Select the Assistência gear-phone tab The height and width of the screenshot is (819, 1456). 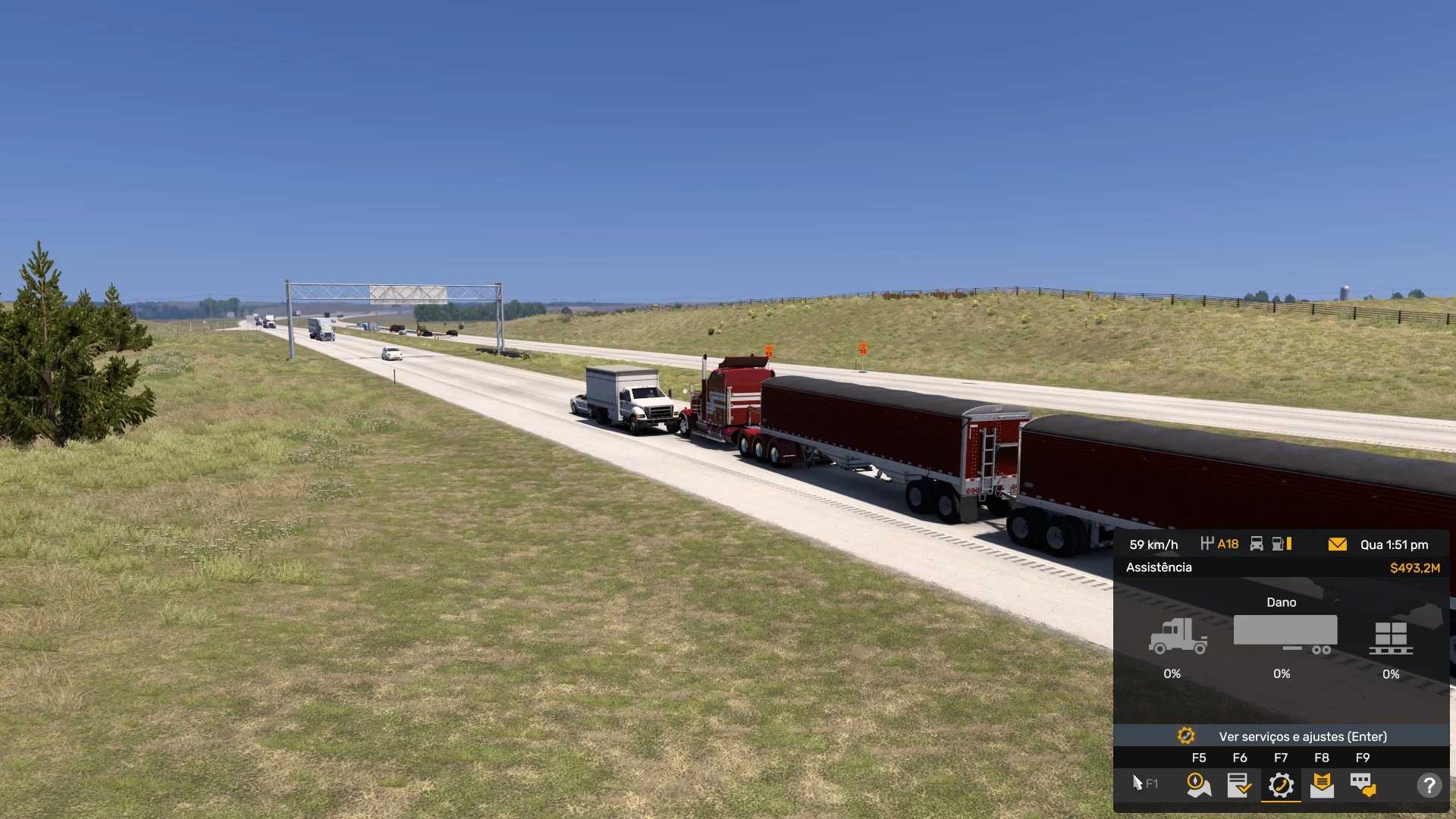(x=1281, y=785)
